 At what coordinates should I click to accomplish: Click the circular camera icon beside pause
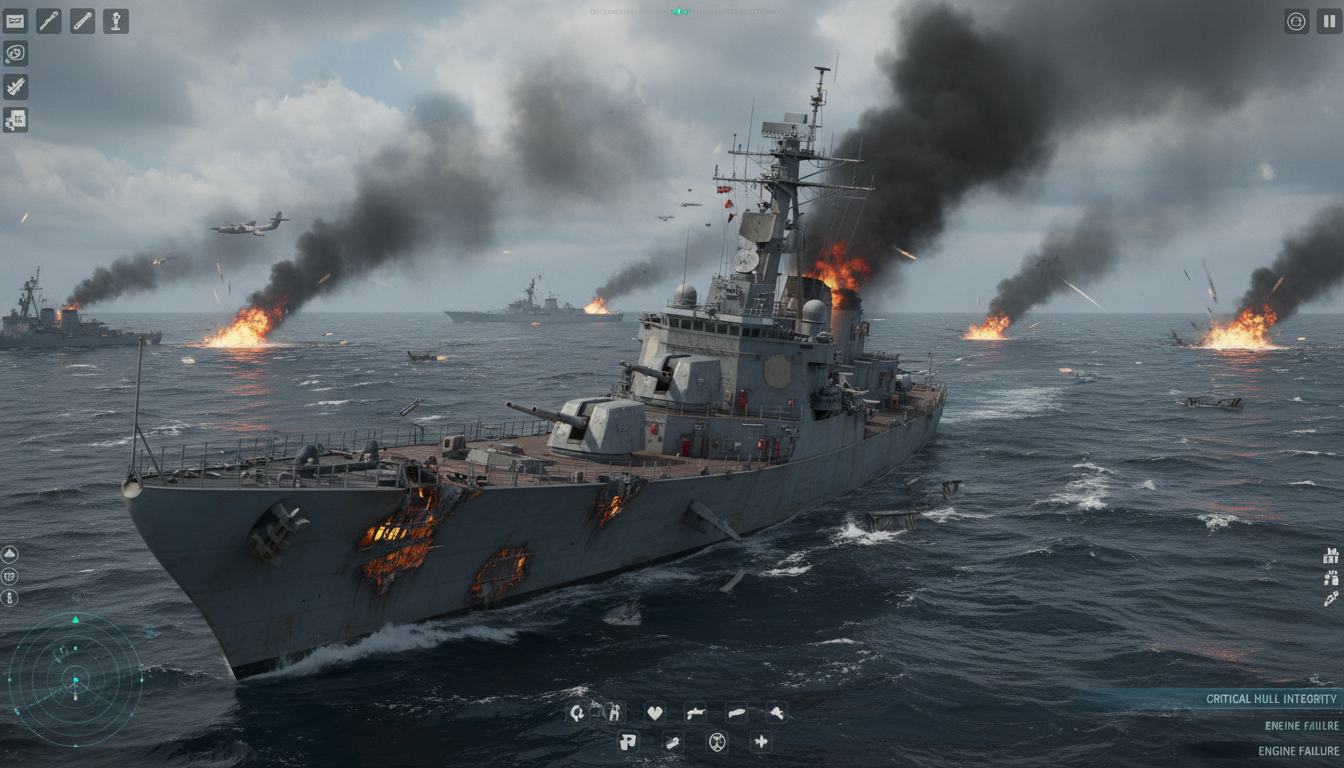point(1296,21)
